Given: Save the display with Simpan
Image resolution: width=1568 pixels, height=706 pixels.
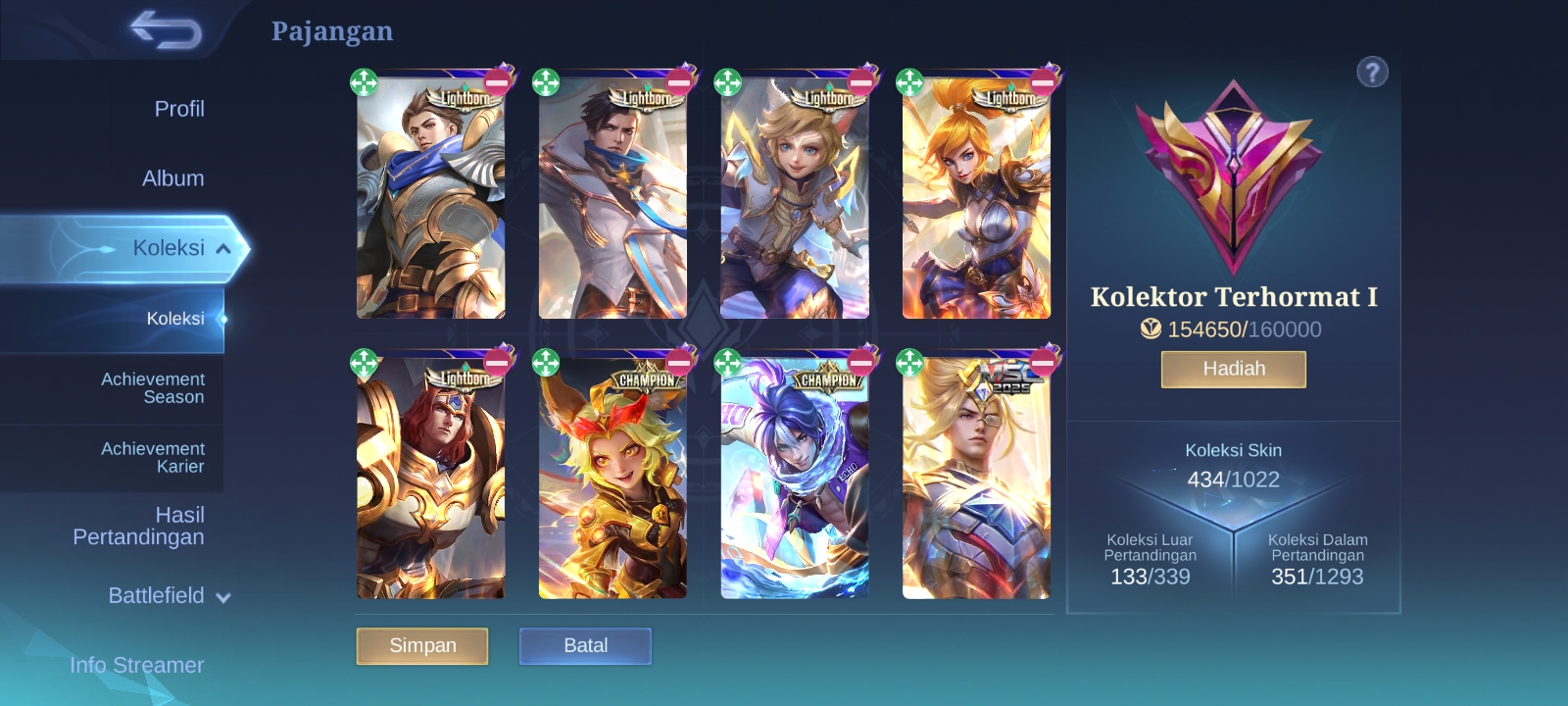Looking at the screenshot, I should point(422,646).
